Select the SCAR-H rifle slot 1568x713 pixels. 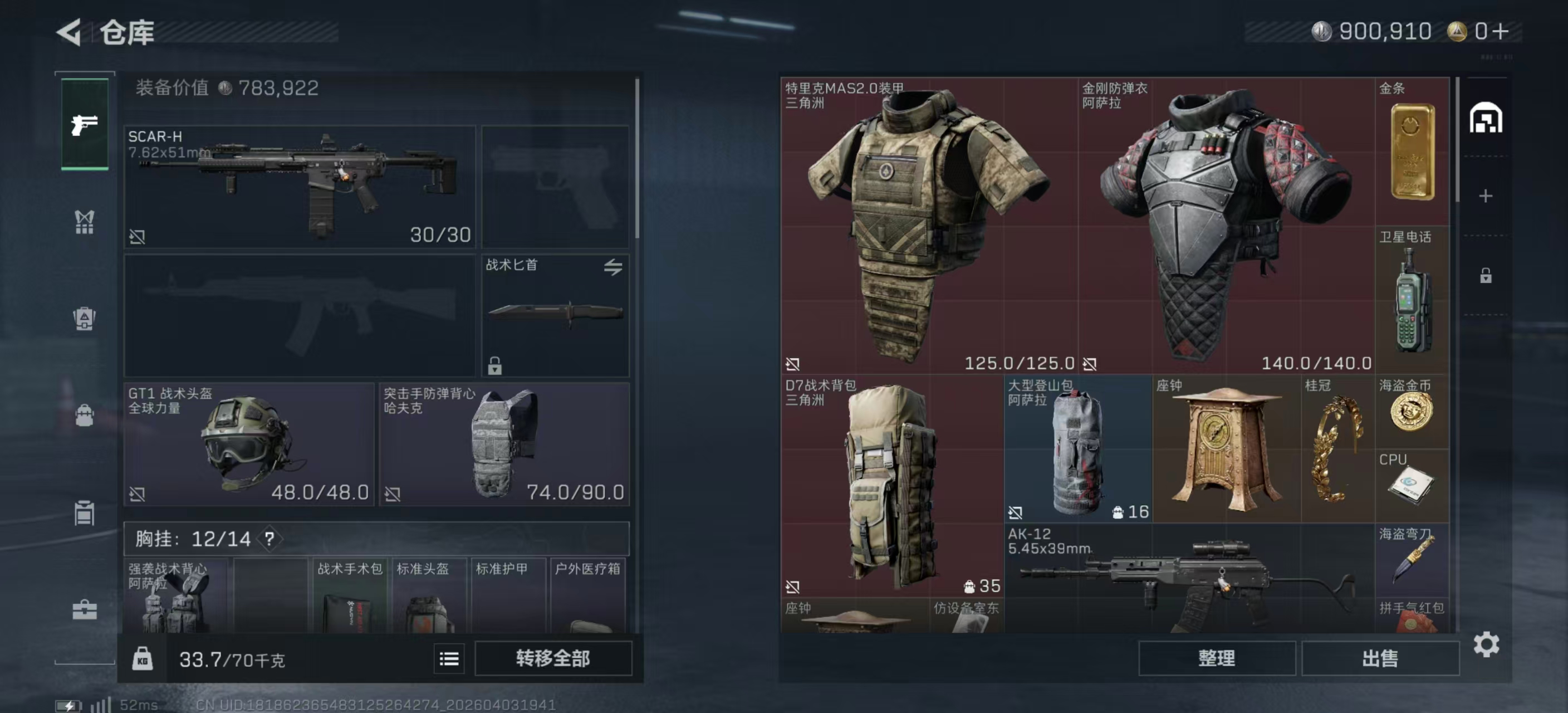[299, 185]
